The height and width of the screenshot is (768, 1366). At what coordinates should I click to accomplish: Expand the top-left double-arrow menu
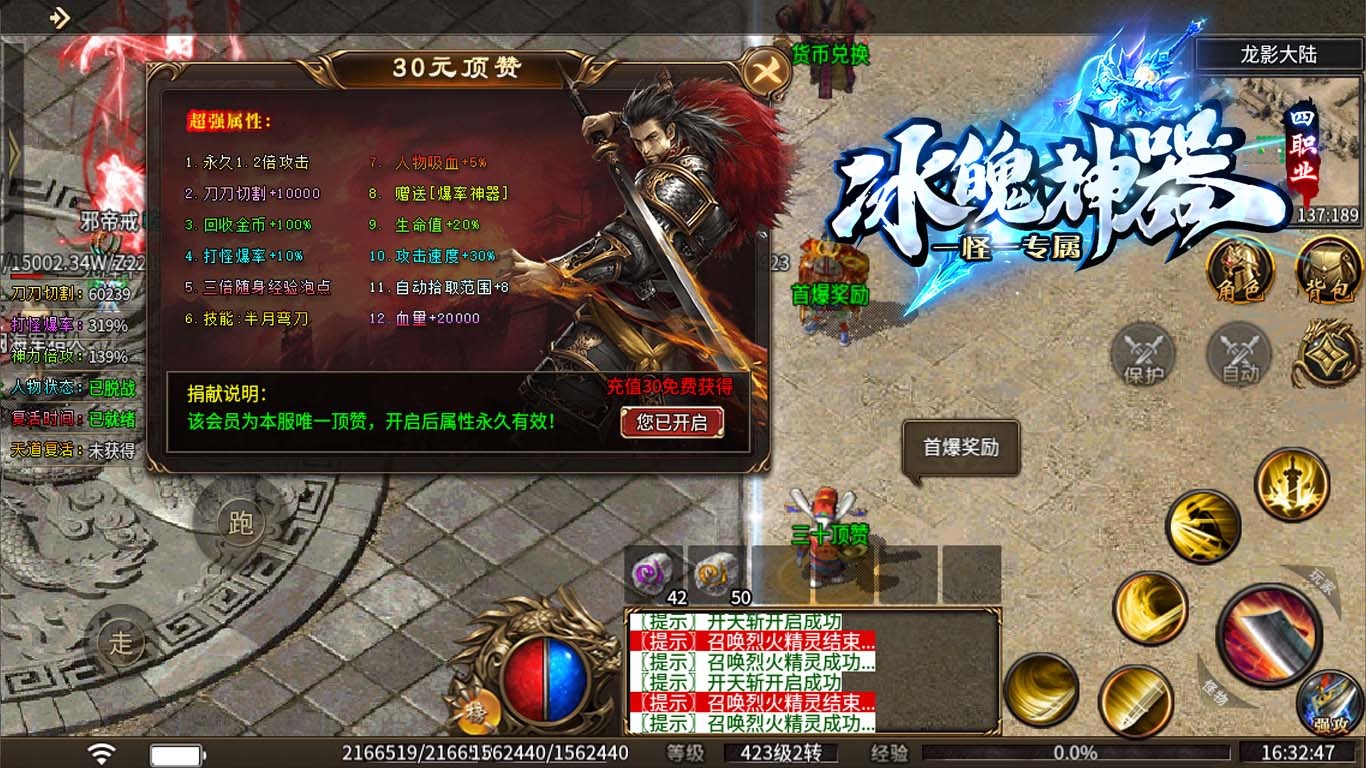point(62,16)
